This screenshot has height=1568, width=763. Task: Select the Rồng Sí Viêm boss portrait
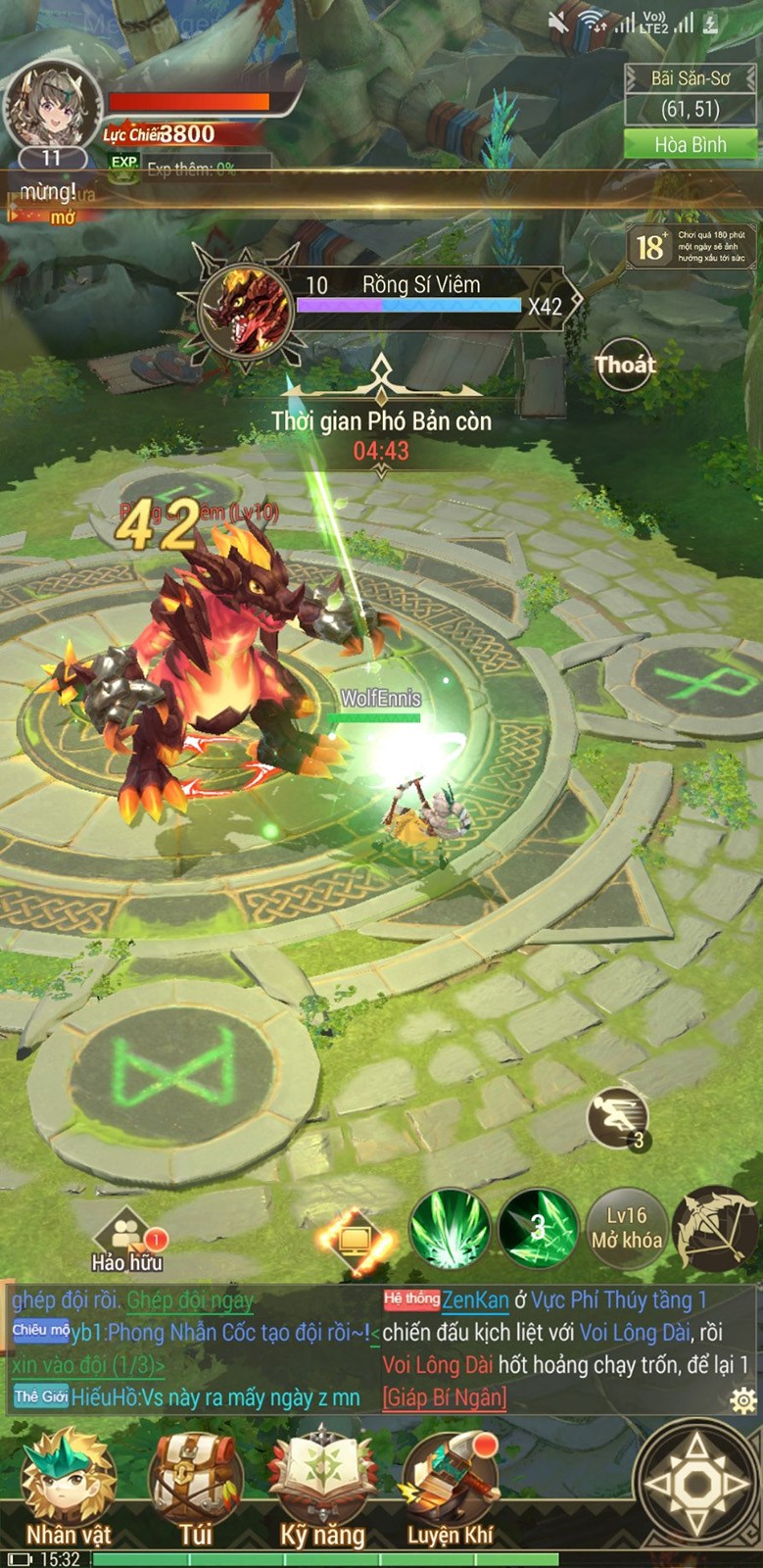pyautogui.click(x=245, y=306)
